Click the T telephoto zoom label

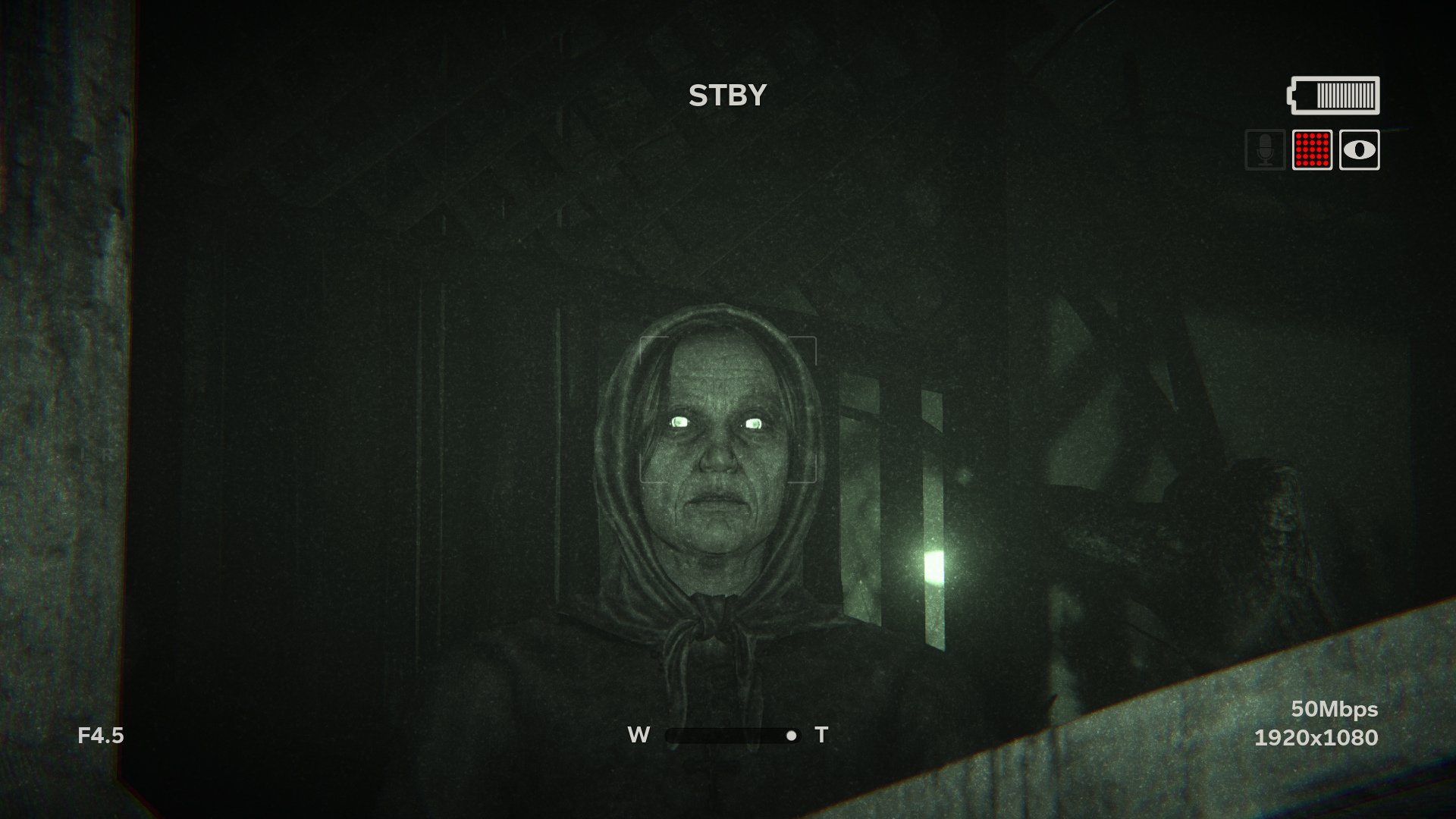tap(821, 733)
